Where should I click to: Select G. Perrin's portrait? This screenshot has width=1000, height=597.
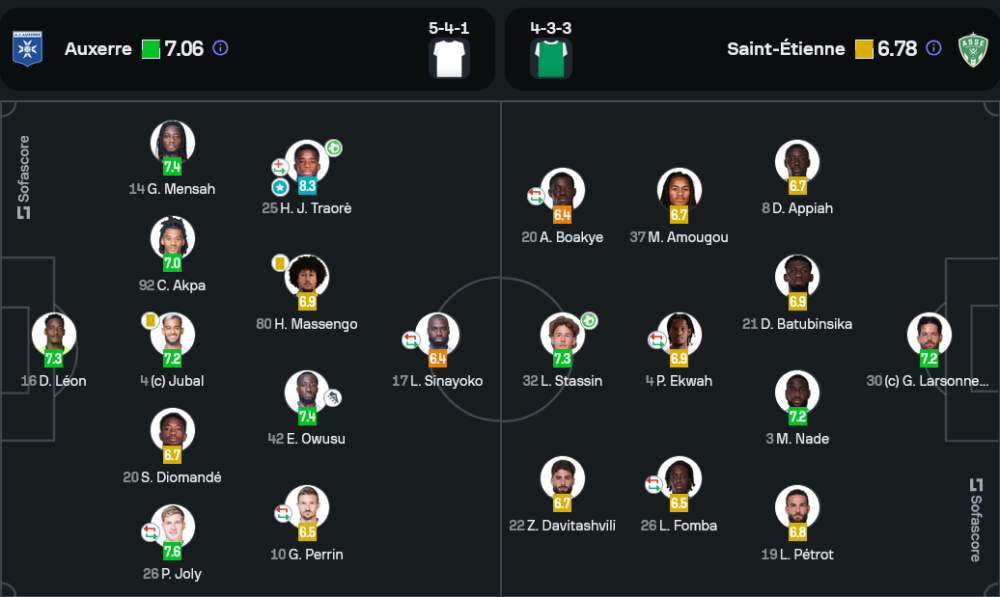pos(307,509)
